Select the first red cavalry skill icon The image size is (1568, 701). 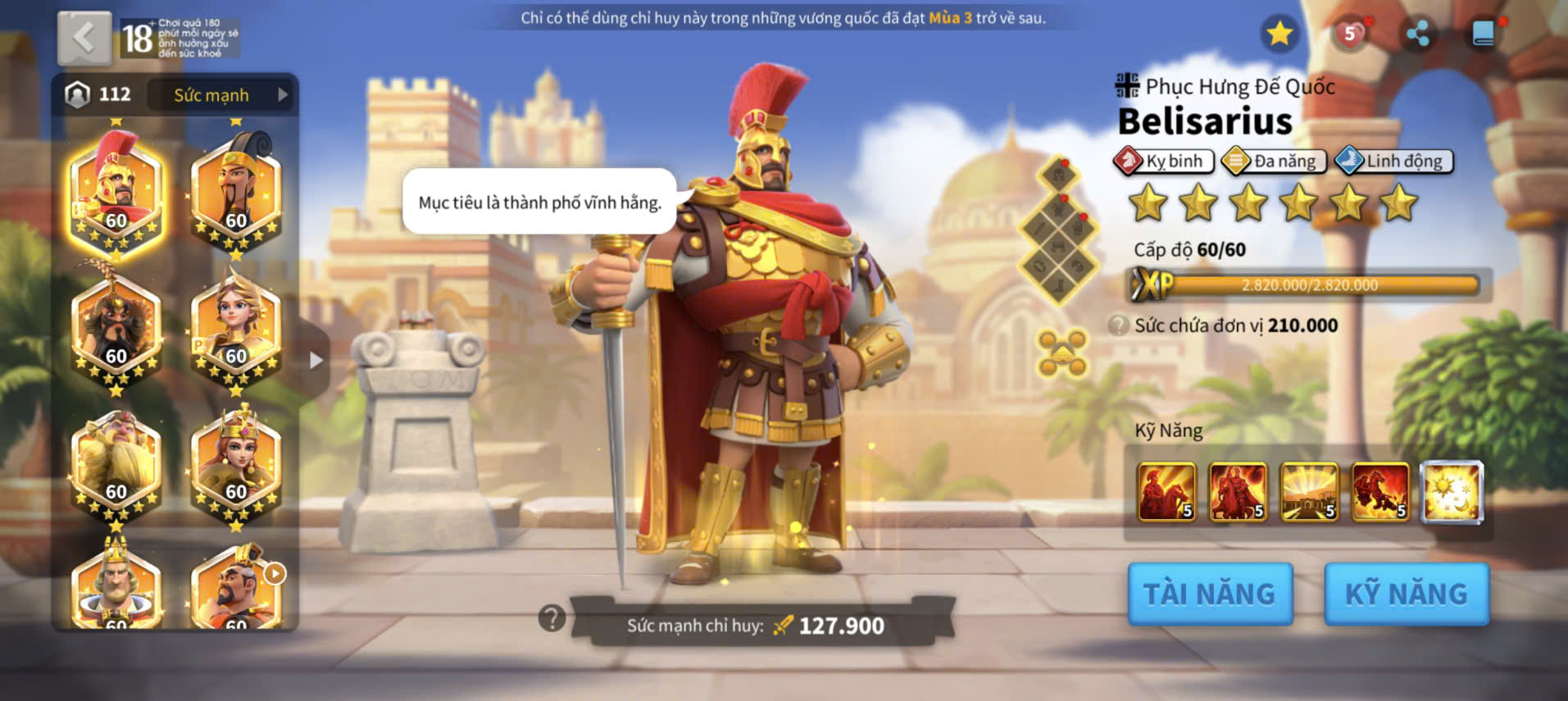(1166, 492)
